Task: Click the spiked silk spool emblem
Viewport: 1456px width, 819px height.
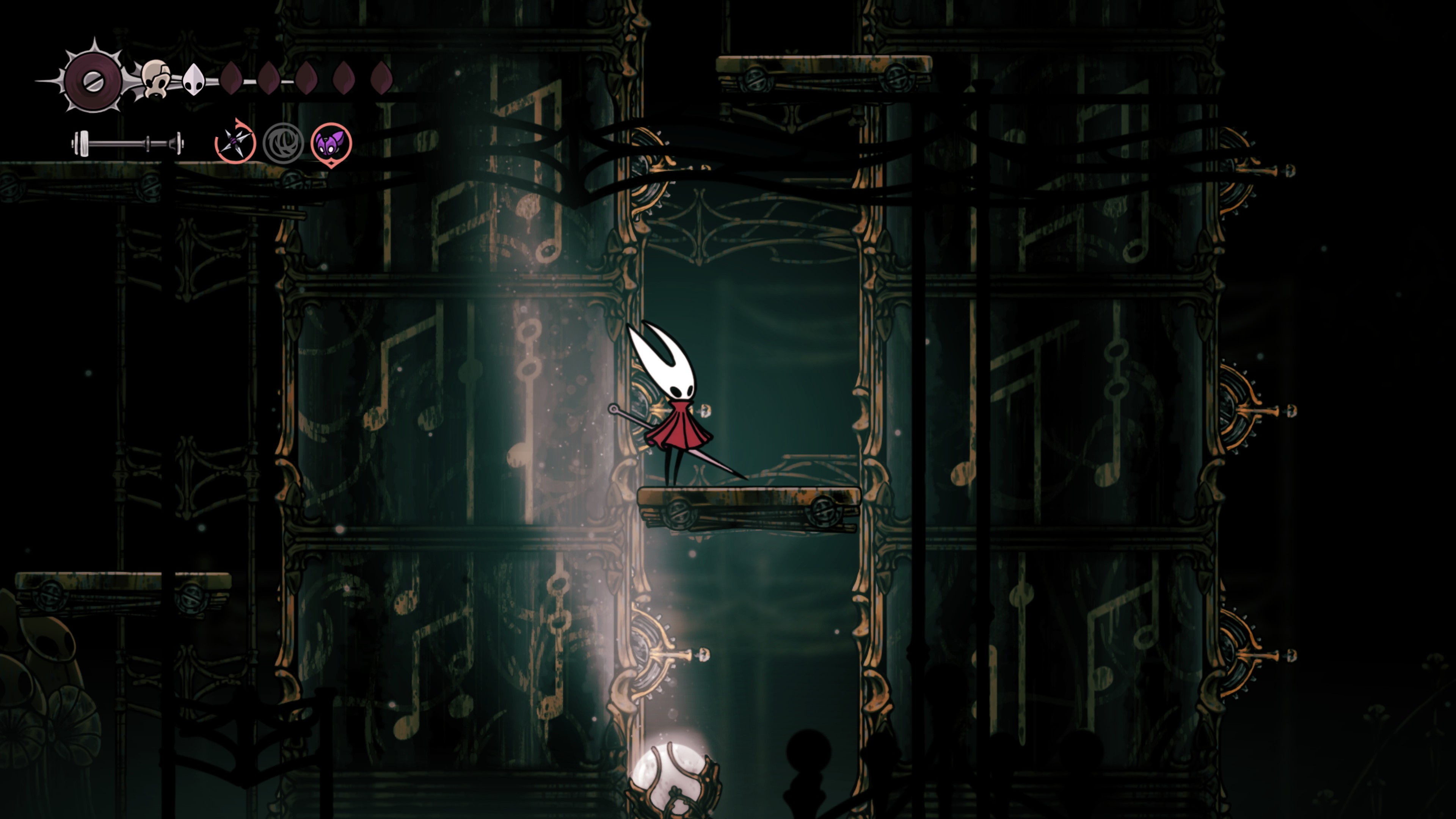Action: pyautogui.click(x=93, y=81)
